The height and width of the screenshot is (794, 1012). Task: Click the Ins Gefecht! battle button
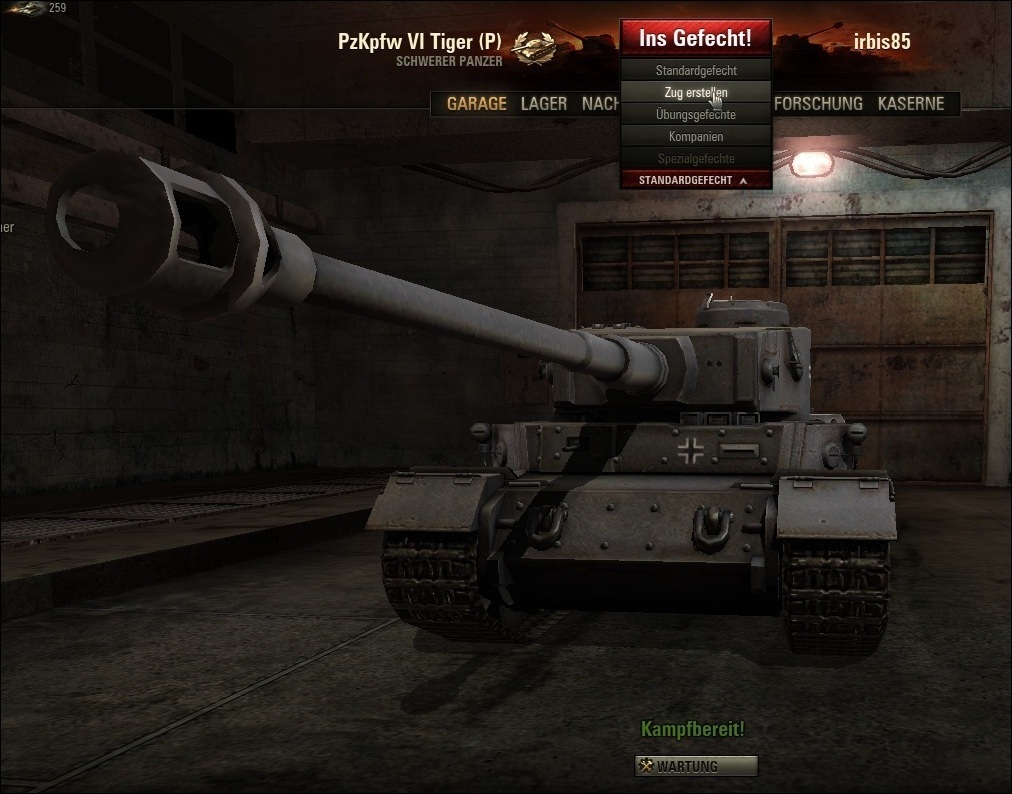(x=696, y=39)
